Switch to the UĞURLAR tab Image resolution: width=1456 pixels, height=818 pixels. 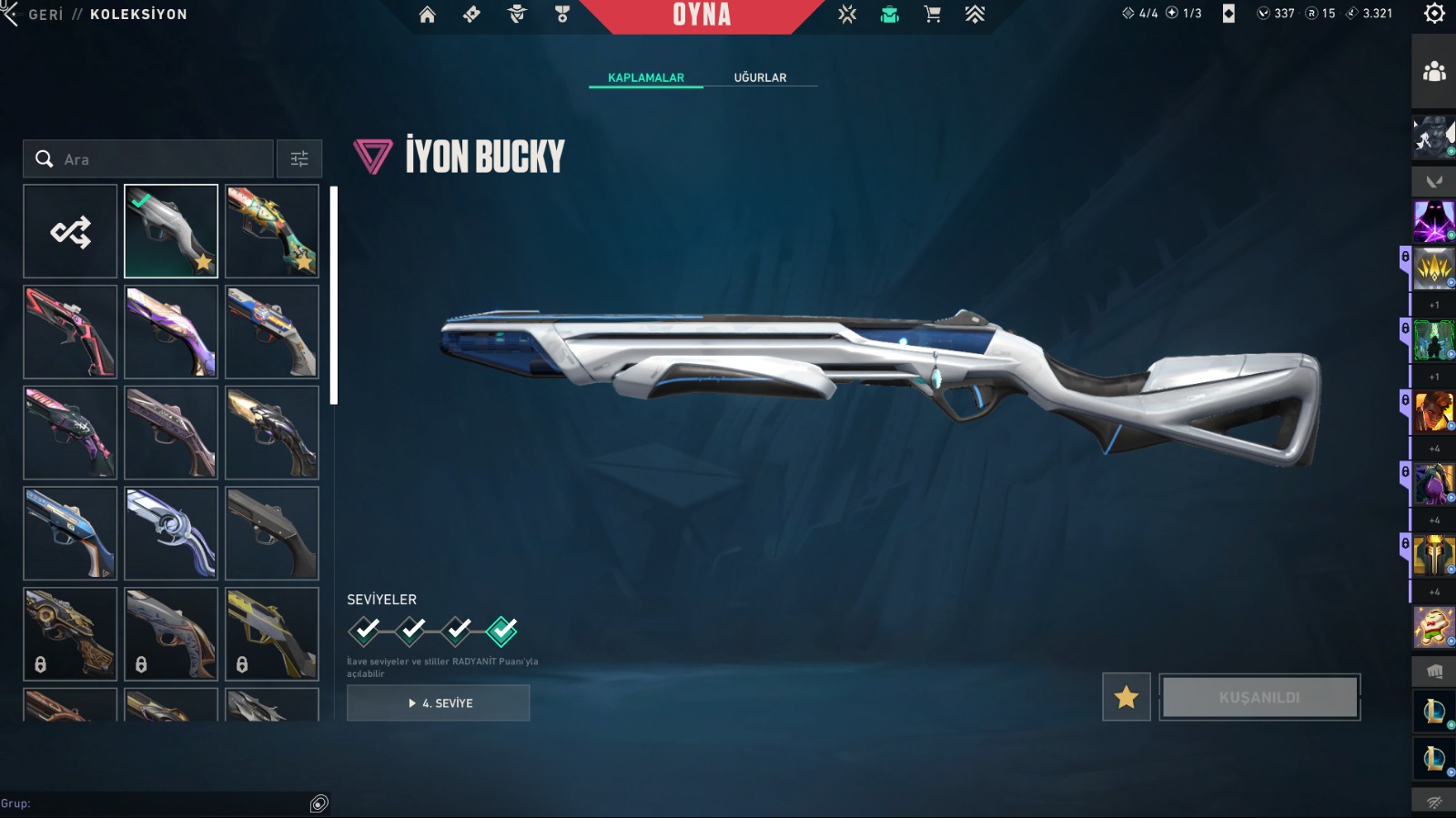tap(760, 77)
